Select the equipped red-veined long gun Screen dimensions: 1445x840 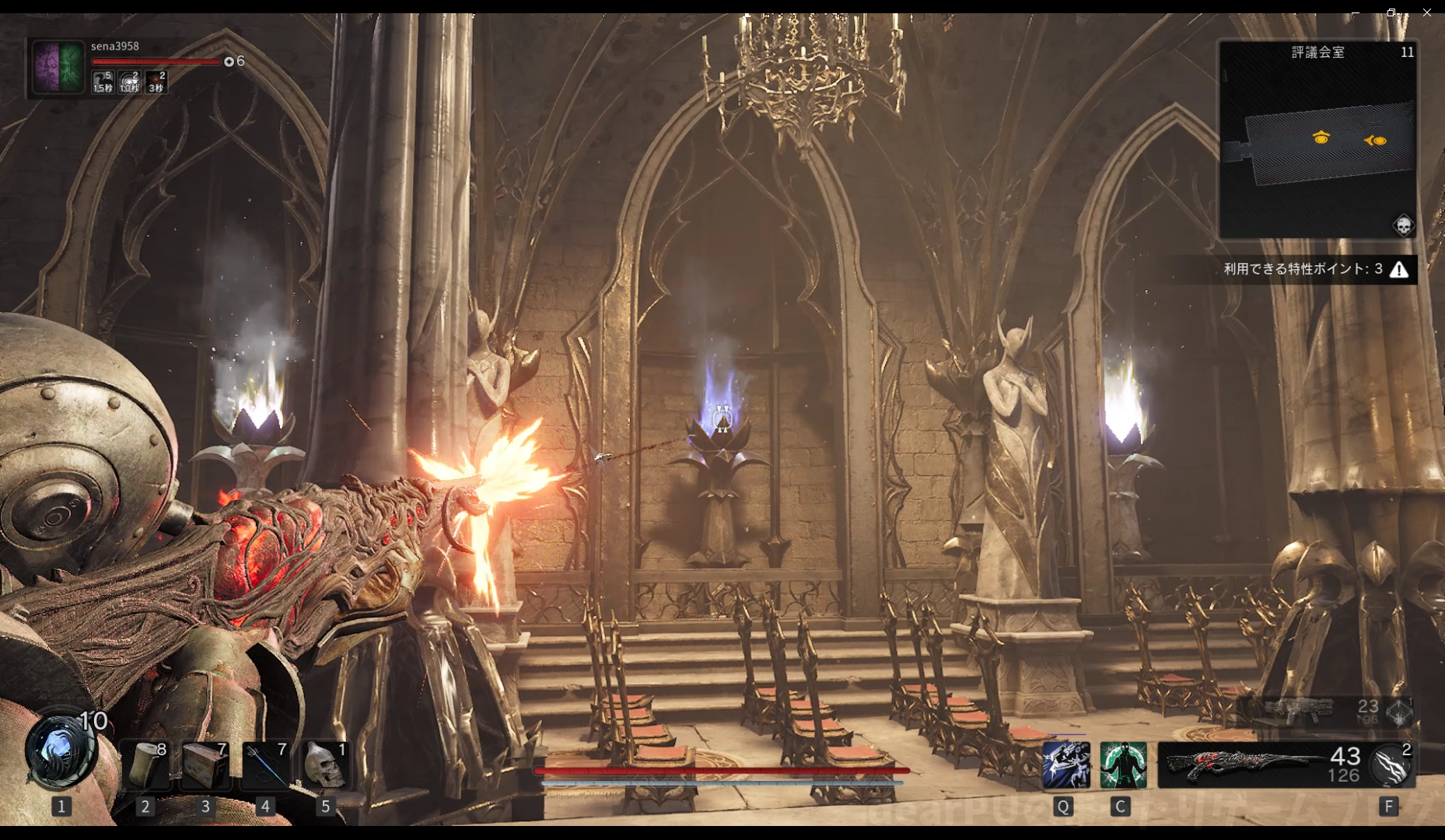point(1244,765)
